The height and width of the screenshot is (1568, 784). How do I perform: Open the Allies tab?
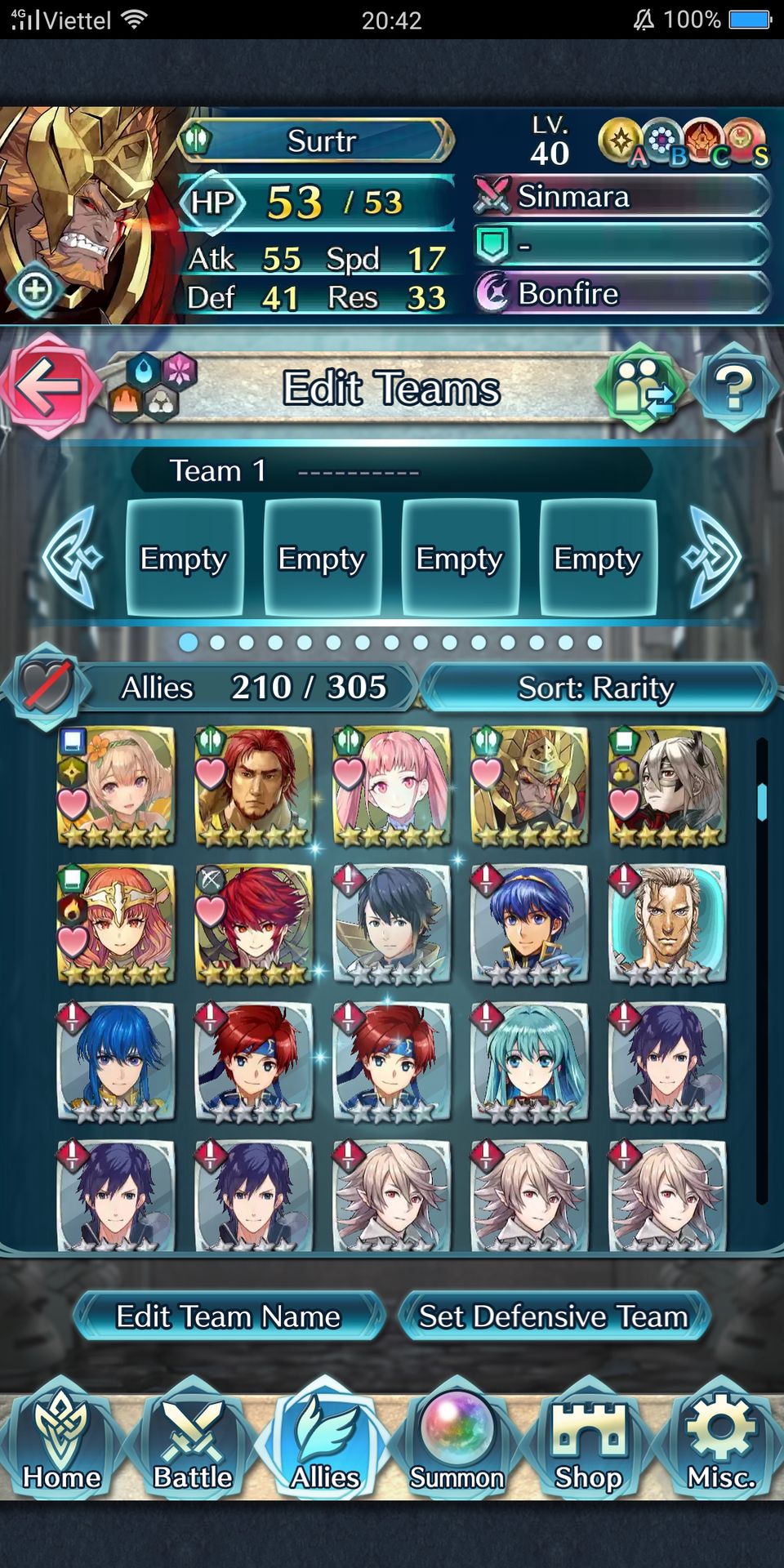325,1441
